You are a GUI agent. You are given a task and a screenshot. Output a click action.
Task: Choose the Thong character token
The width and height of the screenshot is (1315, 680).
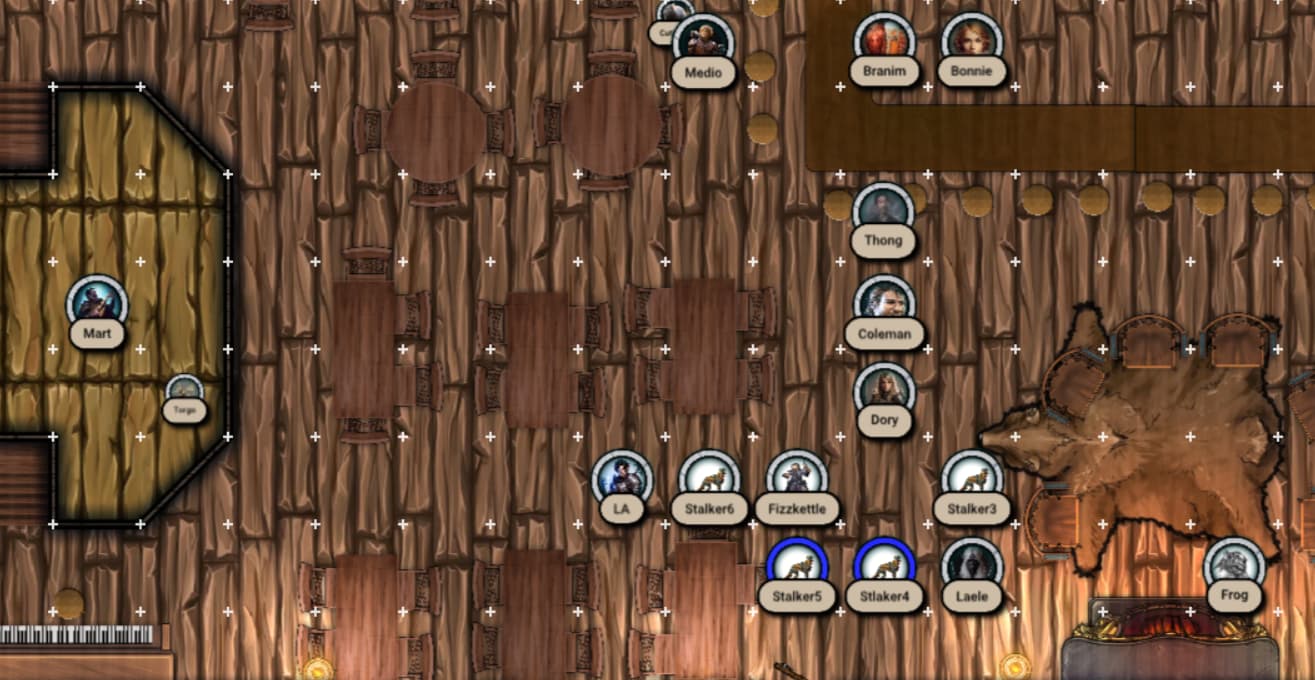[883, 212]
